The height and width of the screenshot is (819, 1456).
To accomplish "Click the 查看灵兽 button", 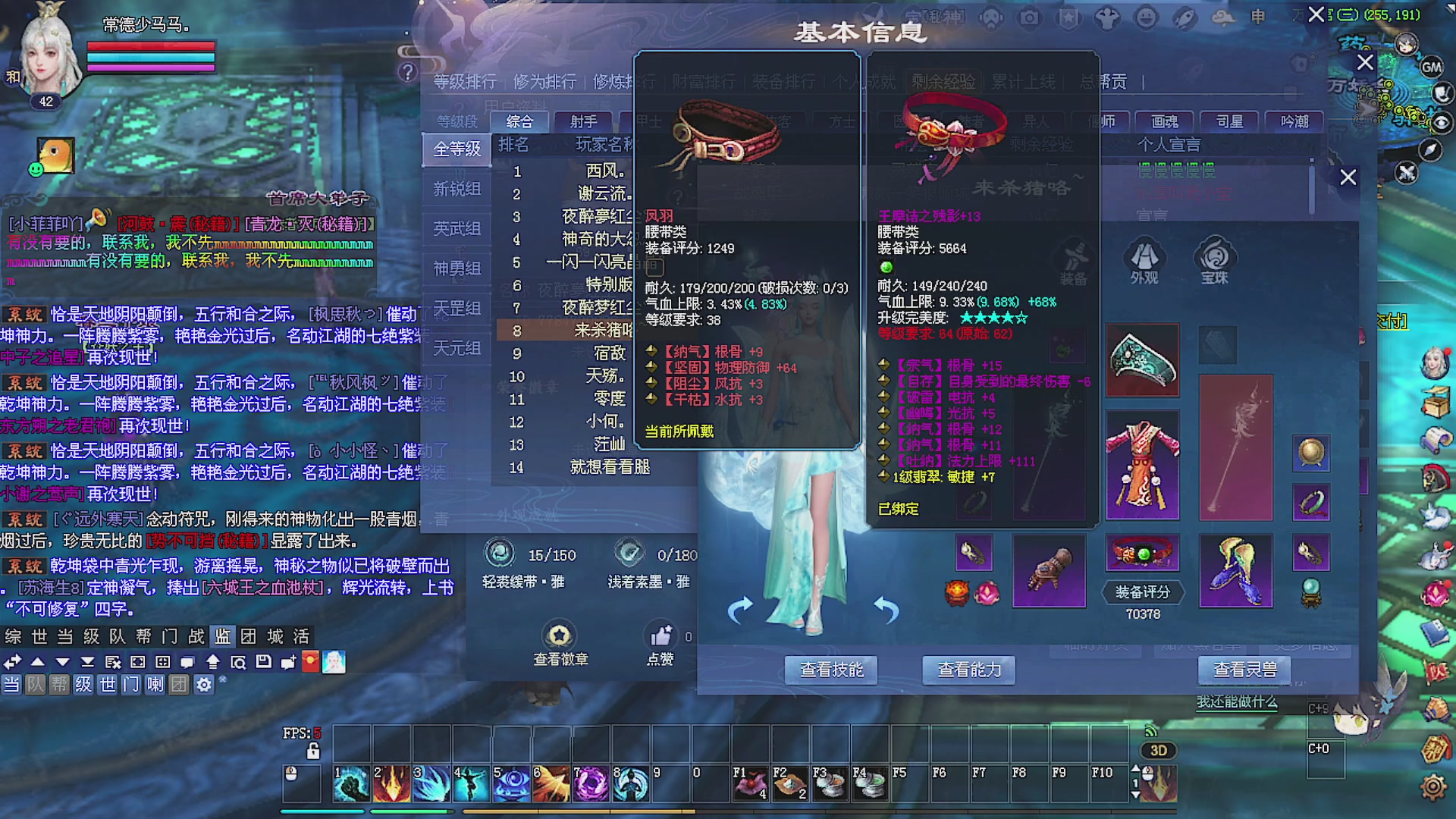I will click(1244, 670).
